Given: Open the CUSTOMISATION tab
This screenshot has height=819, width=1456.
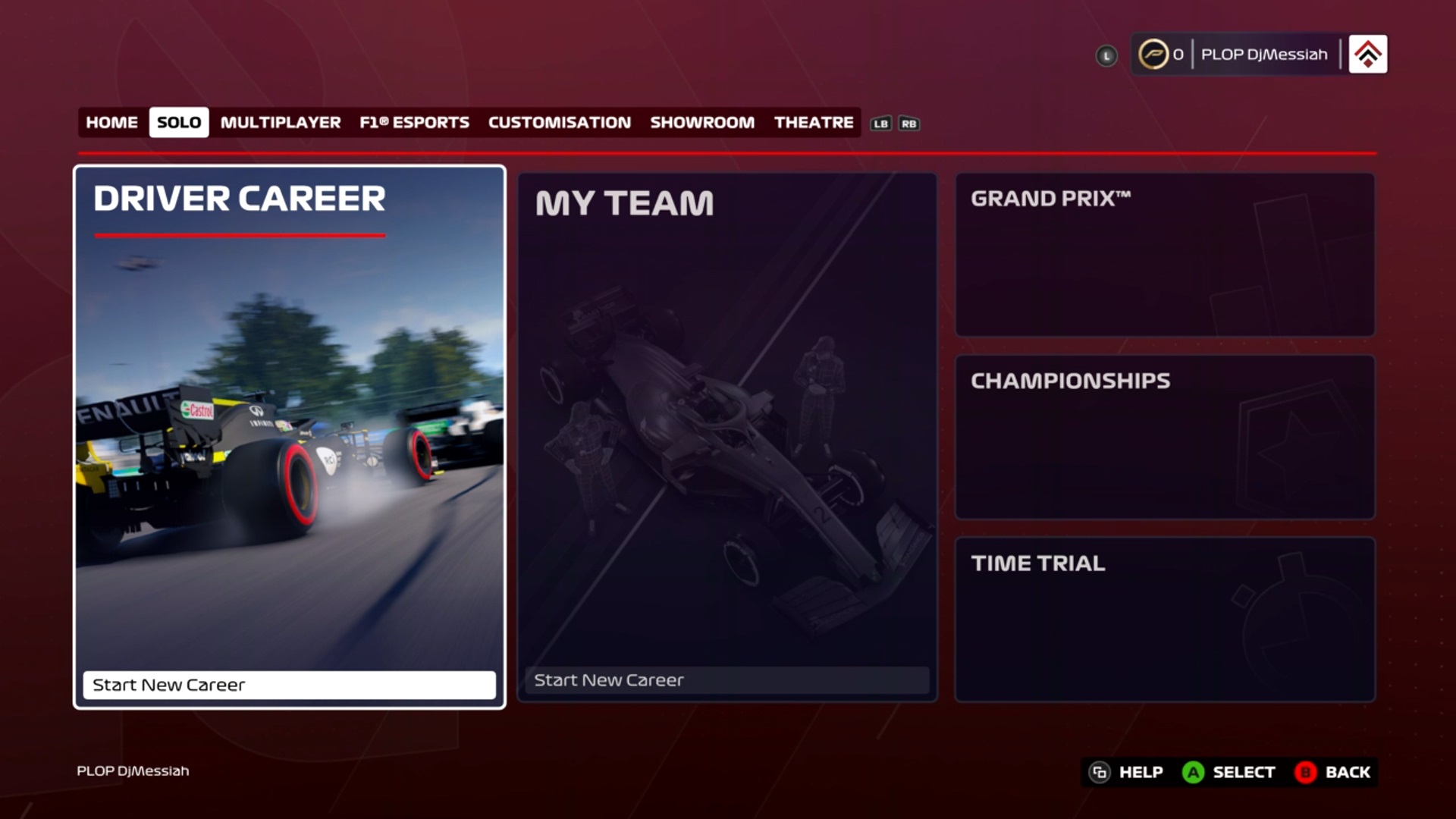Looking at the screenshot, I should (x=560, y=122).
